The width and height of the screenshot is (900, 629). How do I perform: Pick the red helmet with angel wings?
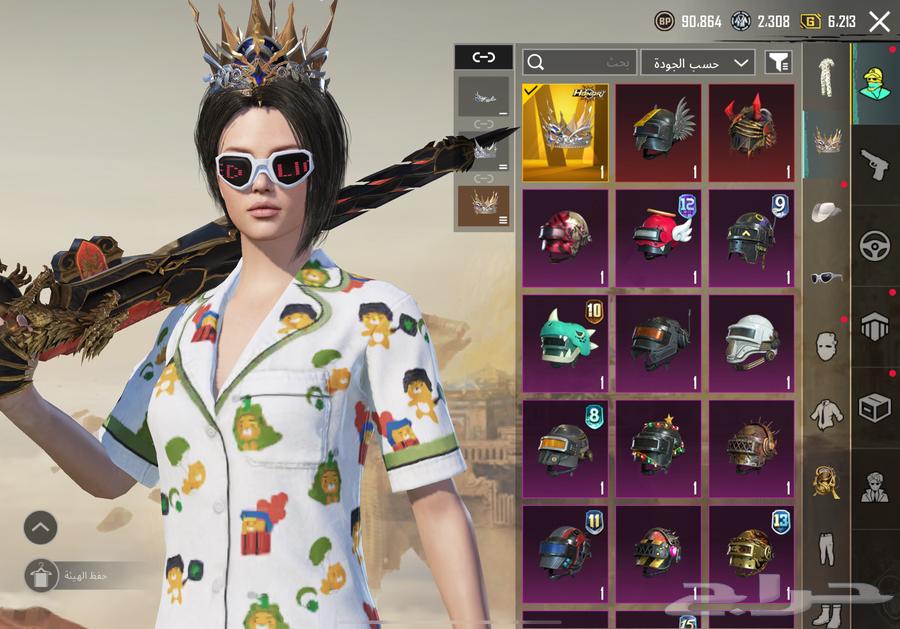point(658,238)
